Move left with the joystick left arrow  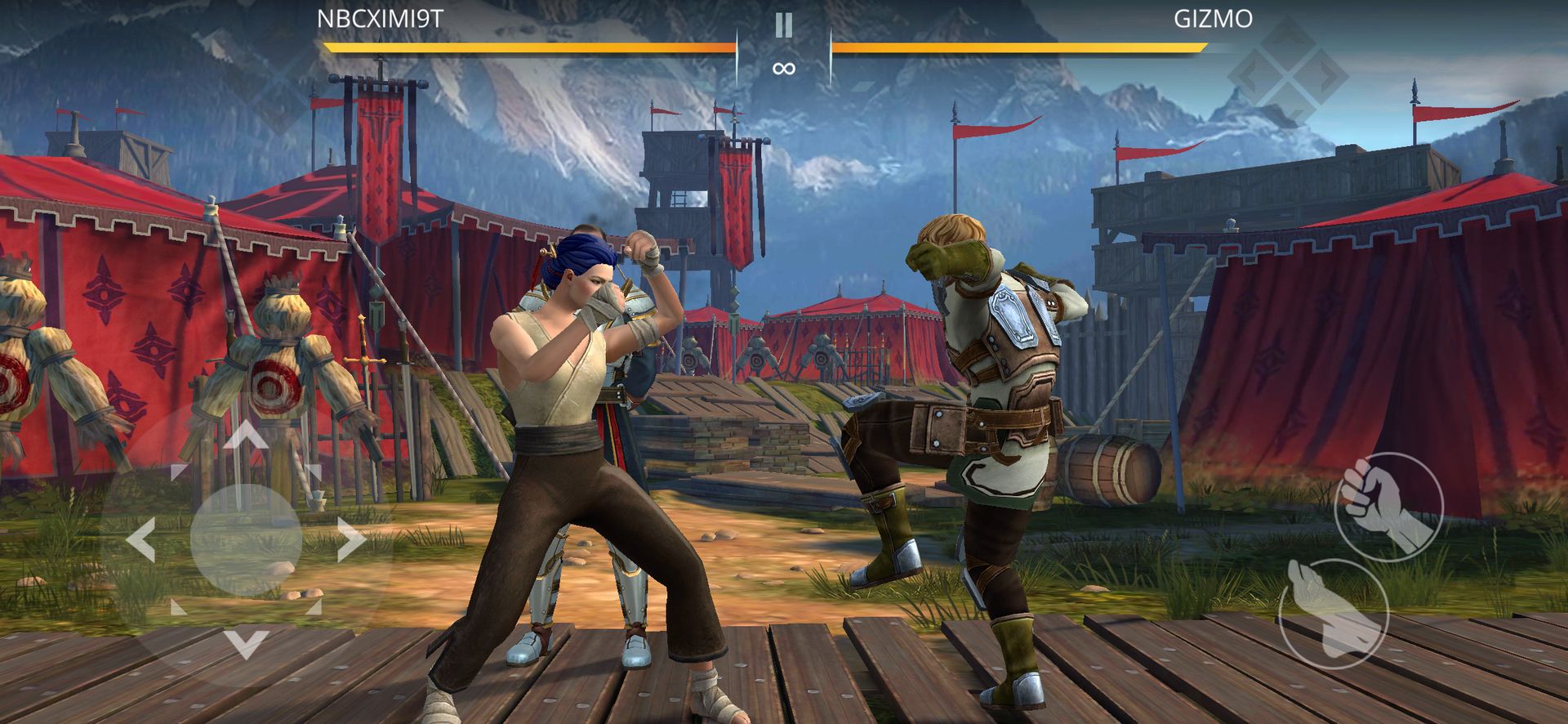click(x=141, y=539)
